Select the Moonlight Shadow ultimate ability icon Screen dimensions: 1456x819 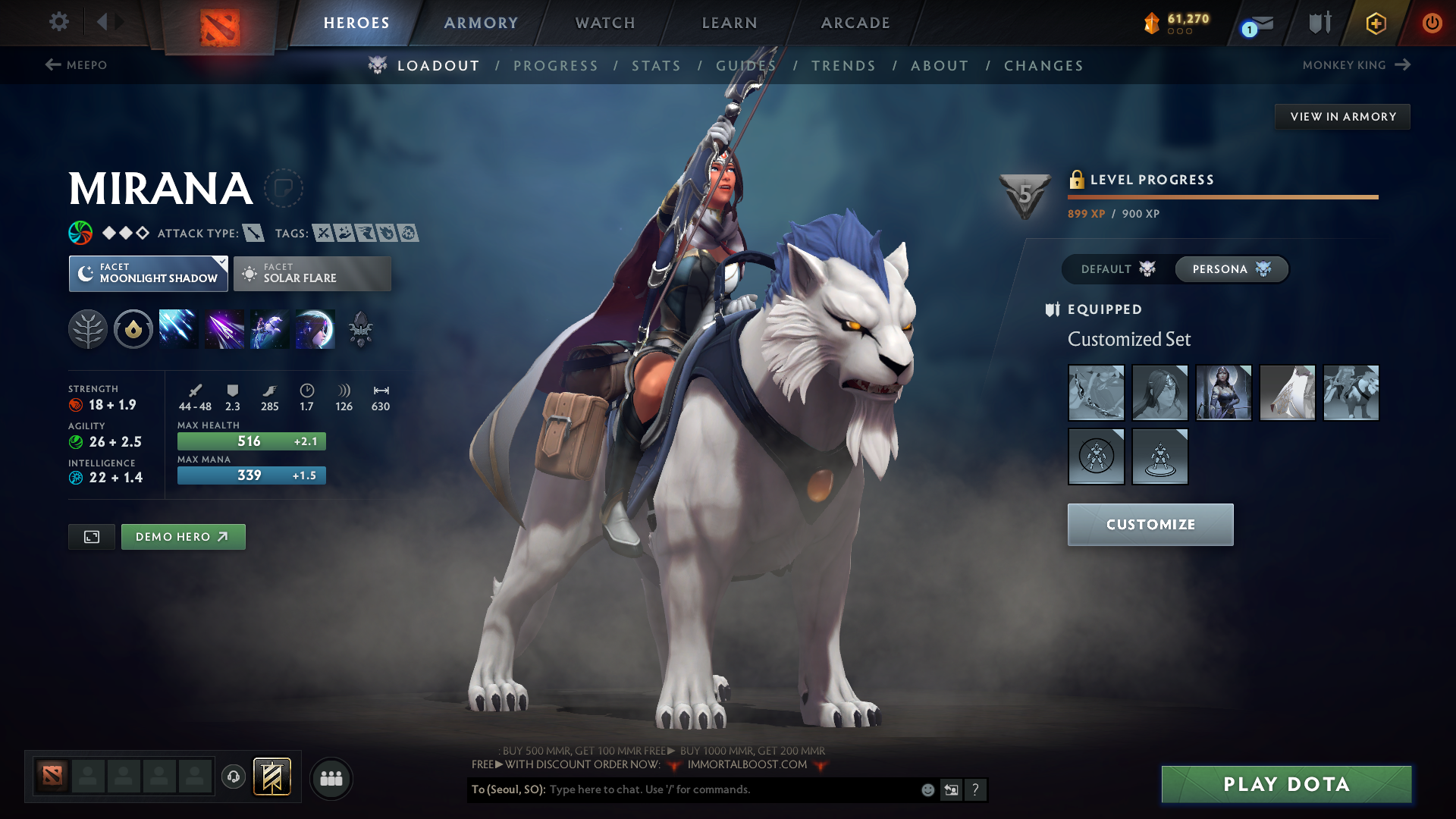[315, 328]
